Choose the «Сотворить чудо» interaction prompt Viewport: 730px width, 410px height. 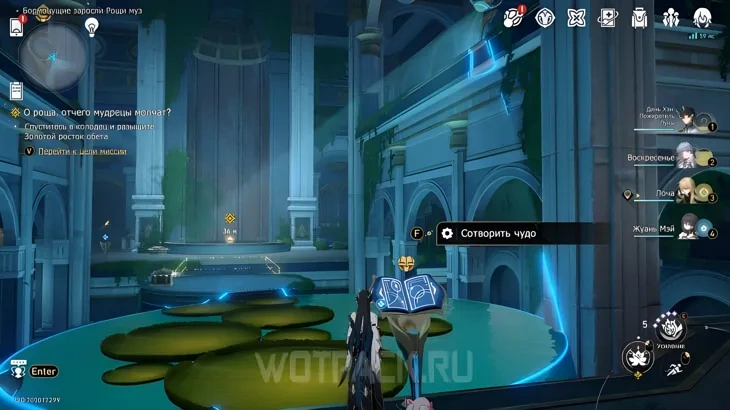tap(497, 233)
